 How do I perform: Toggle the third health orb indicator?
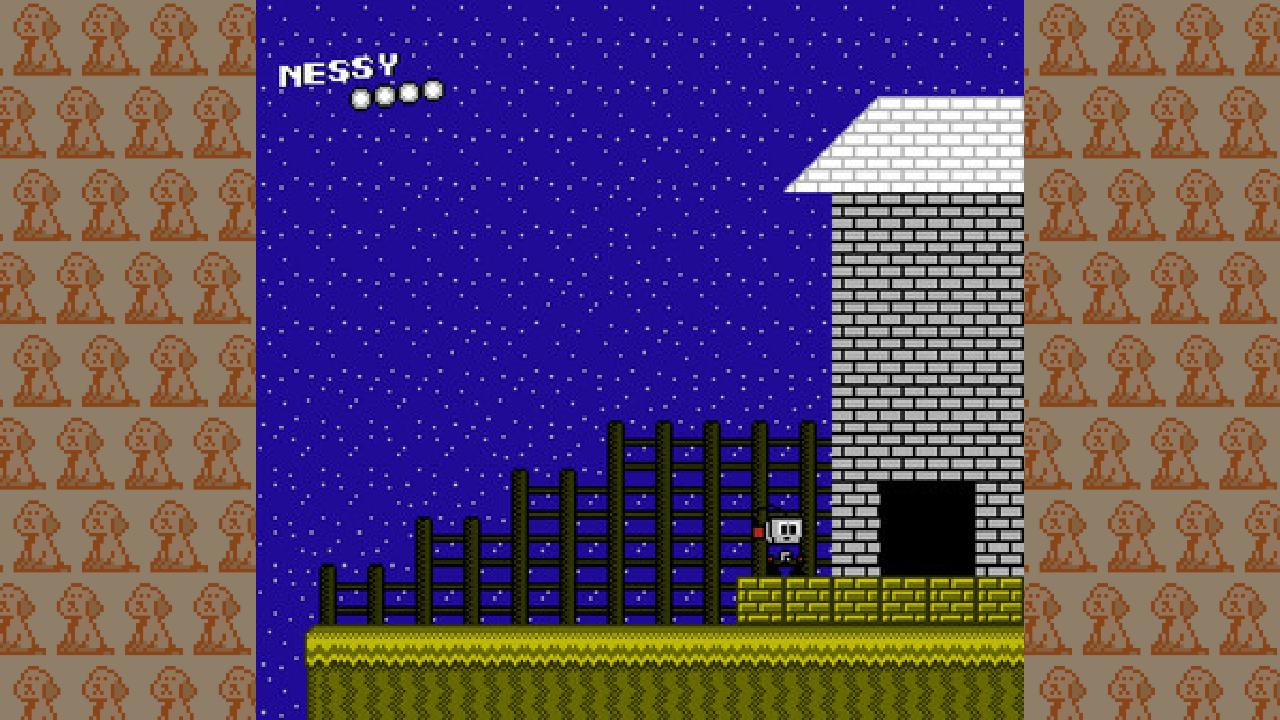click(406, 91)
